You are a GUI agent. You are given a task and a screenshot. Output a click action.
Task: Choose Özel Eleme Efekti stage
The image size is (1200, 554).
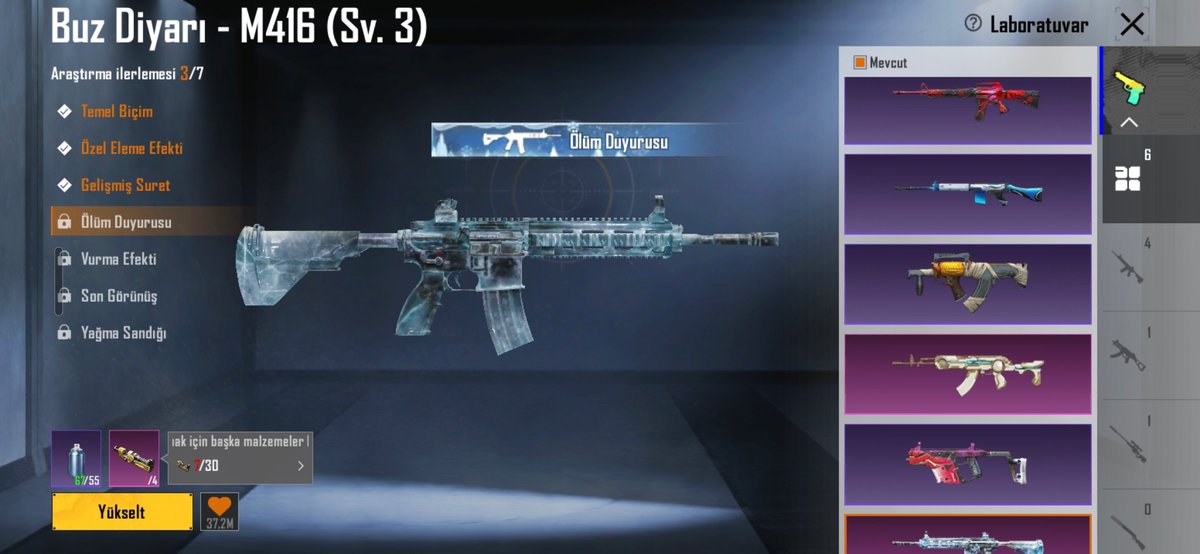click(131, 148)
